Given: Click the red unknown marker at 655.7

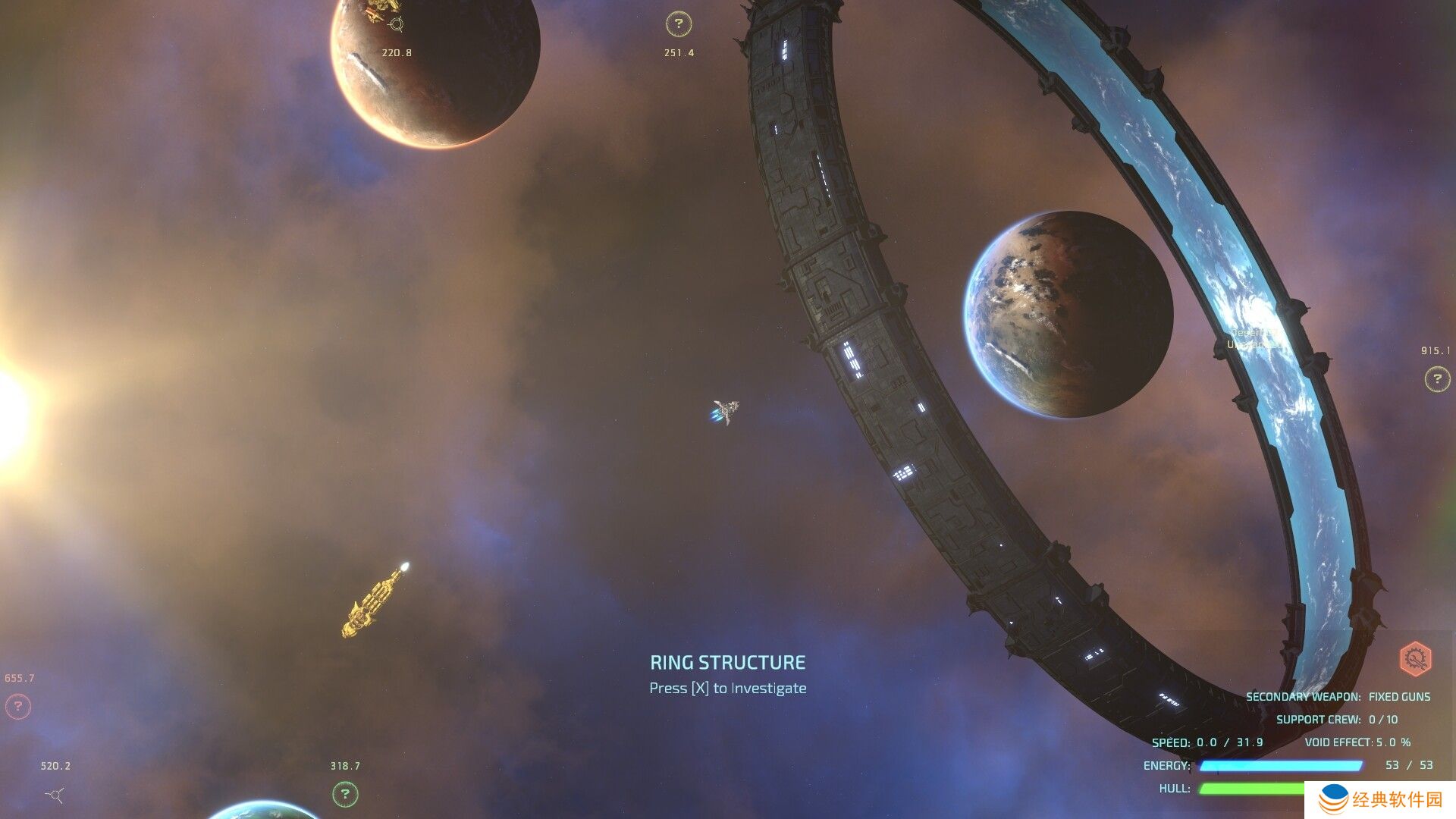Looking at the screenshot, I should click(18, 707).
